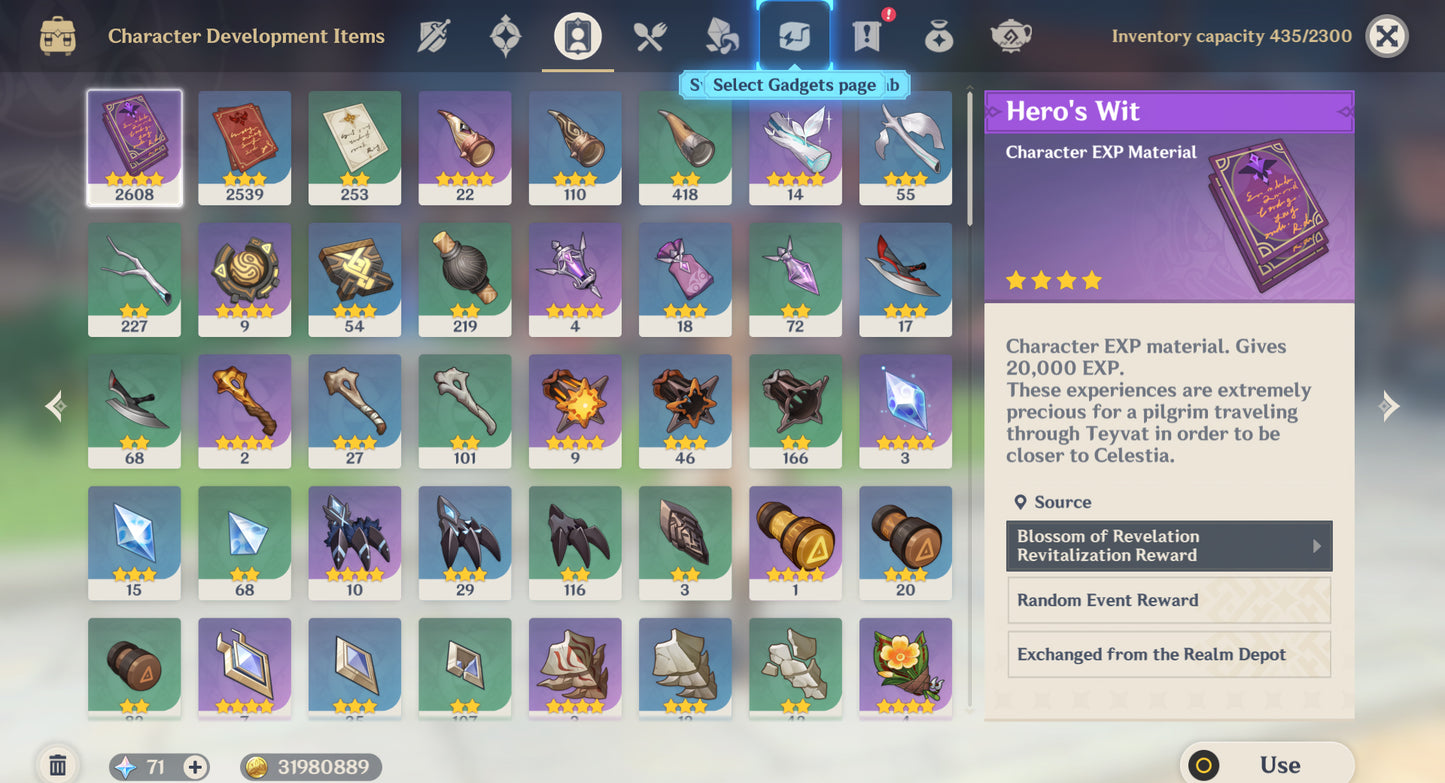Click the right page navigation arrow
Viewport: 1445px width, 783px height.
click(1389, 405)
